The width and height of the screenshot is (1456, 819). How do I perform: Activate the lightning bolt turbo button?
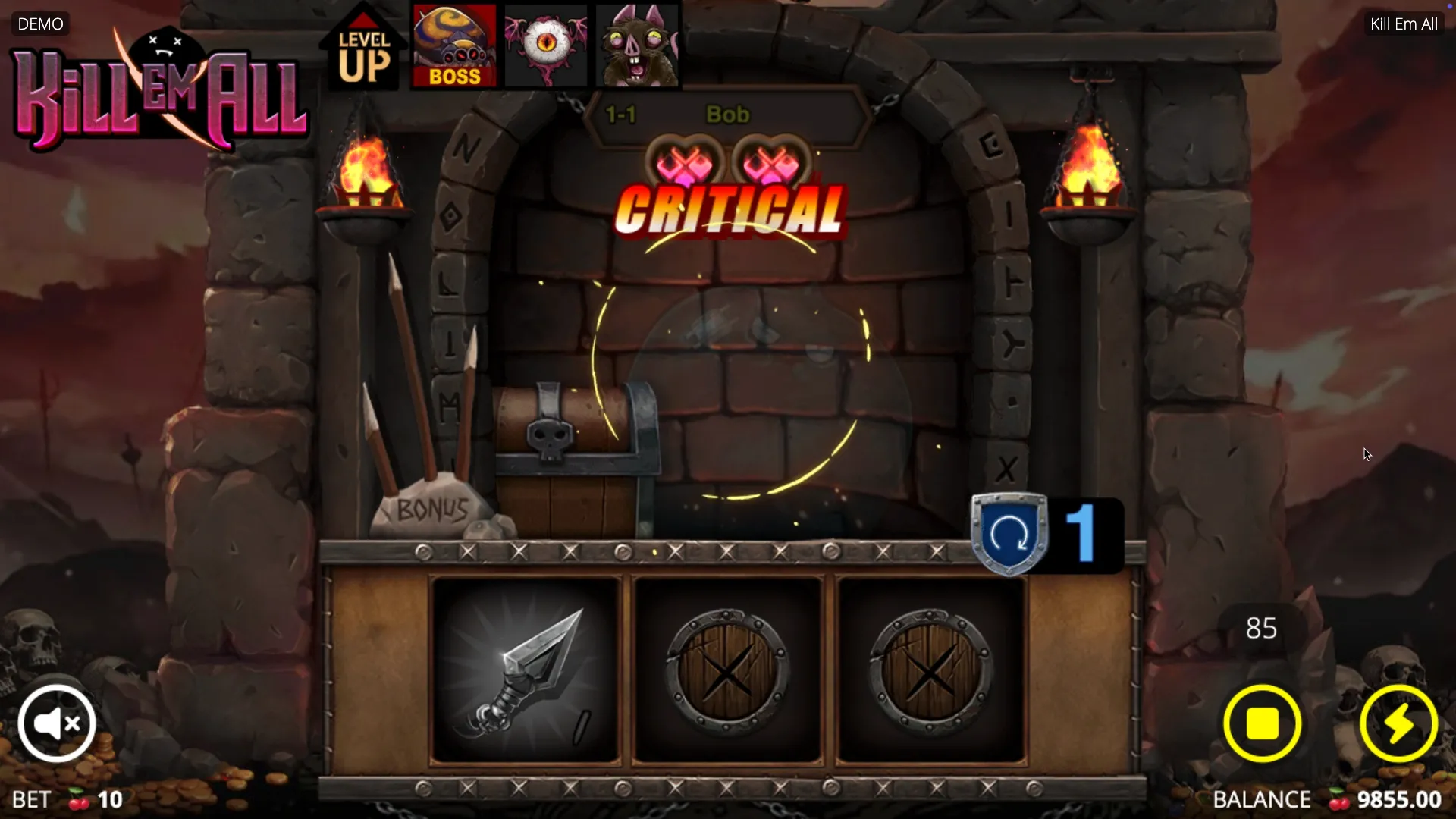coord(1398,723)
